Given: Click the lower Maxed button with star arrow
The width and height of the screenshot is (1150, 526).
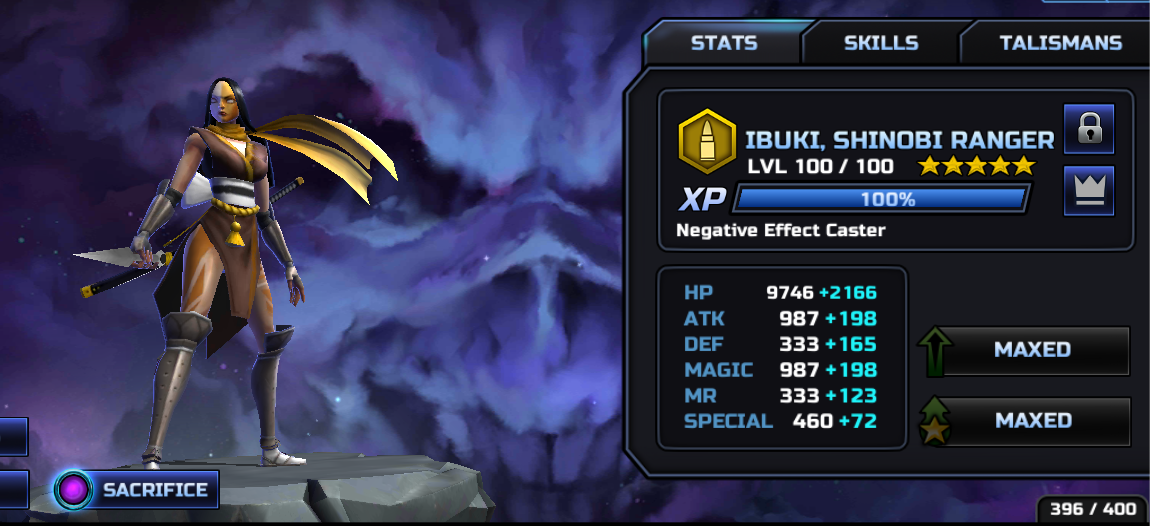Looking at the screenshot, I should pos(1030,421).
